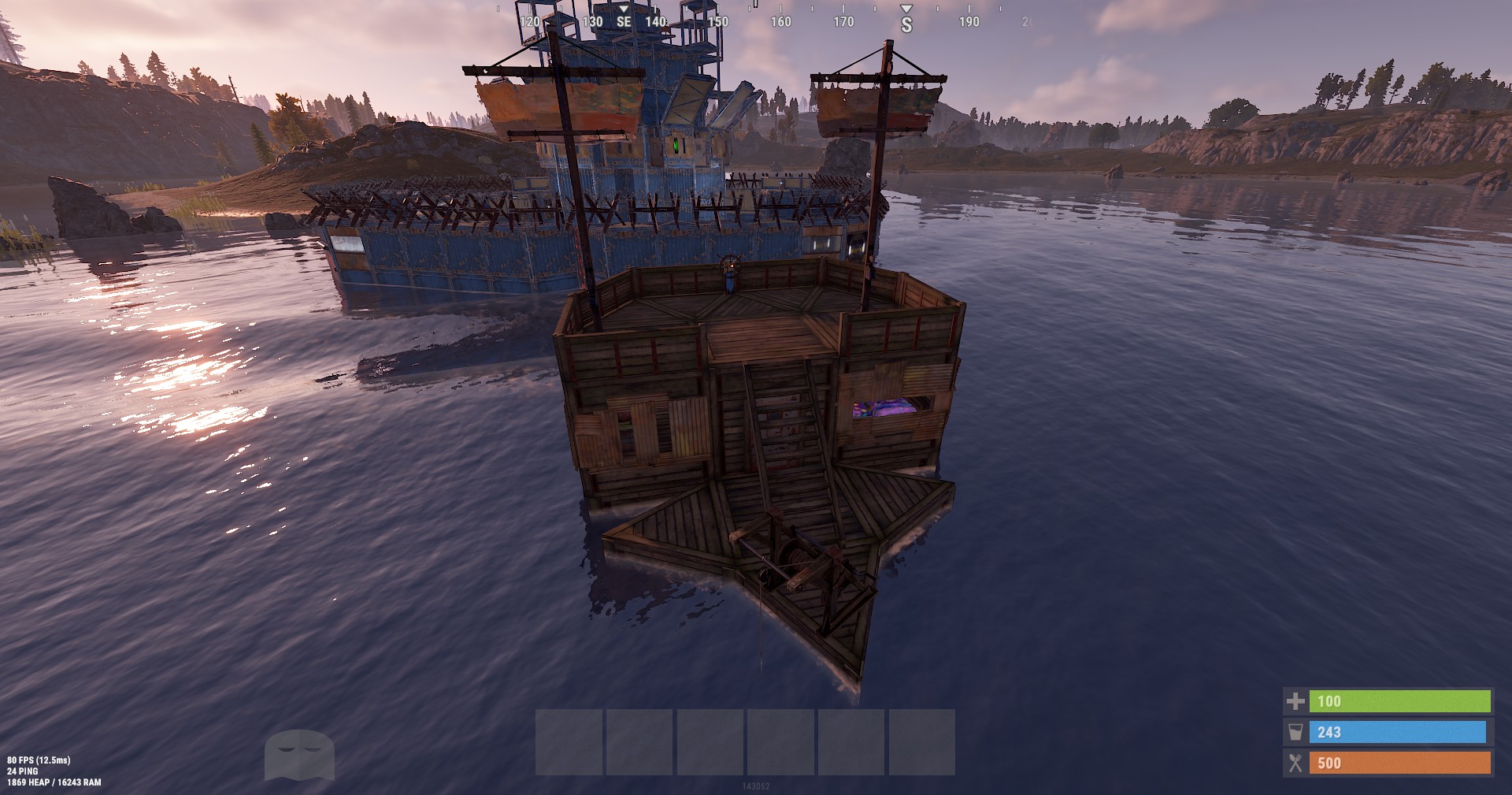This screenshot has height=795, width=1512.
Task: Click the player ID 143062 below the hotbar
Action: point(758,785)
